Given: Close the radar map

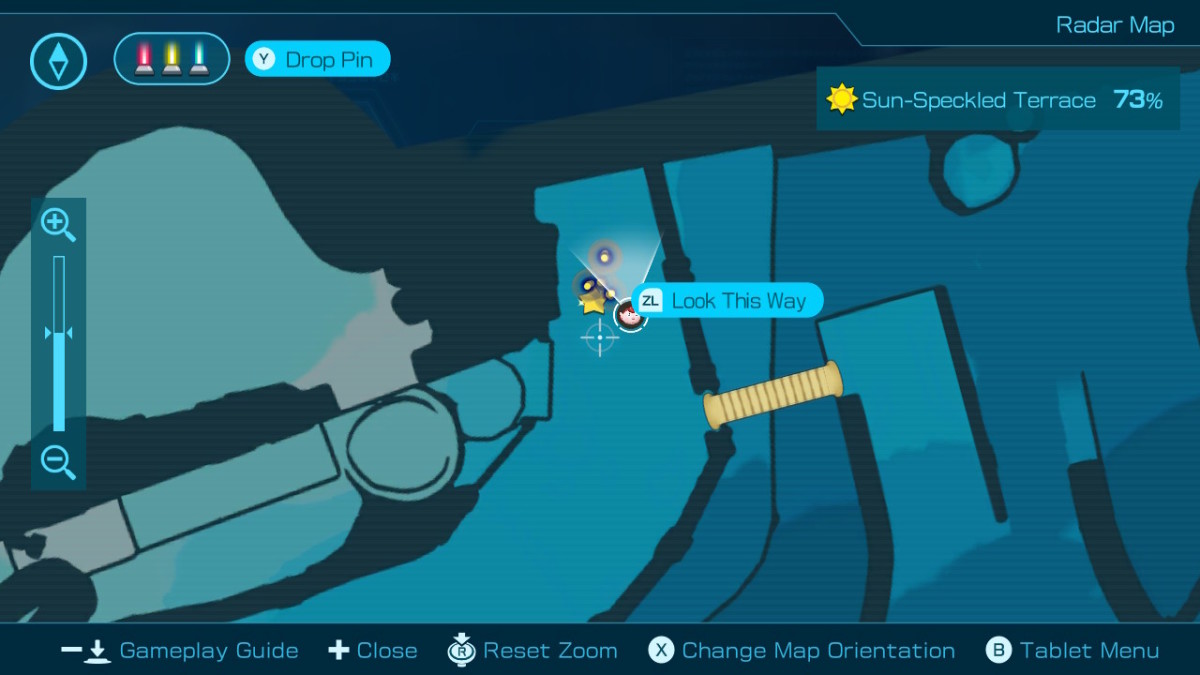Looking at the screenshot, I should (x=373, y=651).
